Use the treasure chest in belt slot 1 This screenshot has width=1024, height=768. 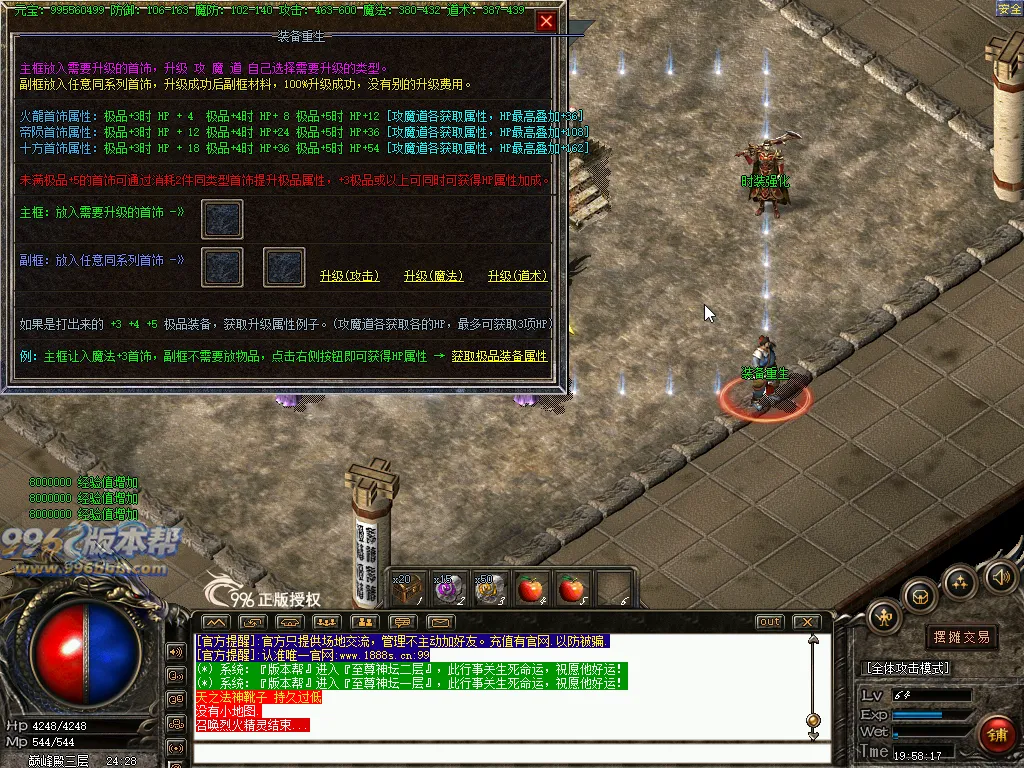pos(405,589)
